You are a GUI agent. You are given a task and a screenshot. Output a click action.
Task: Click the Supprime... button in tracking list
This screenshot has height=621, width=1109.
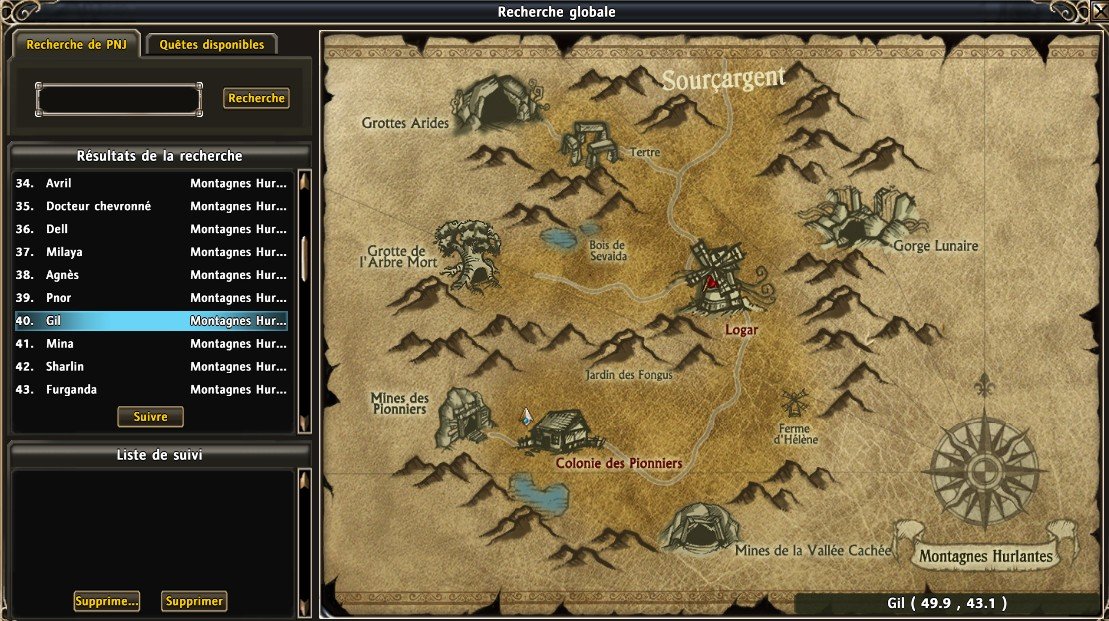(106, 601)
